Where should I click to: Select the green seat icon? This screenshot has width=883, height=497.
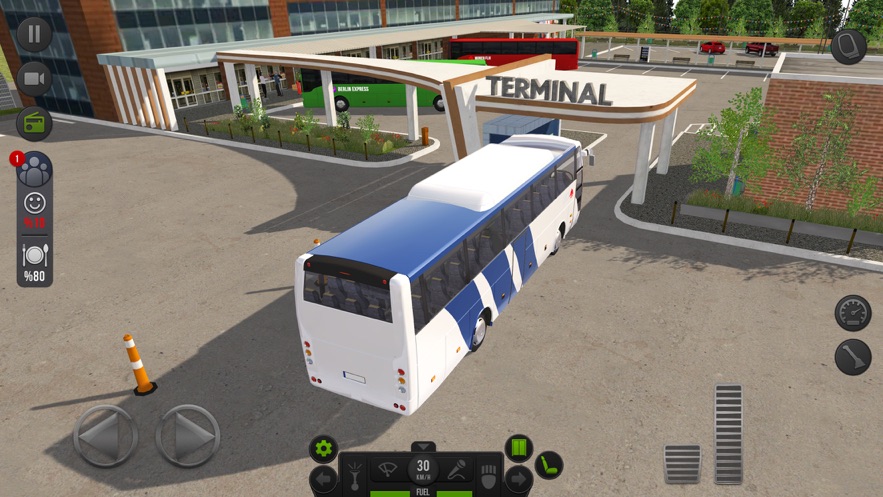tap(548, 465)
